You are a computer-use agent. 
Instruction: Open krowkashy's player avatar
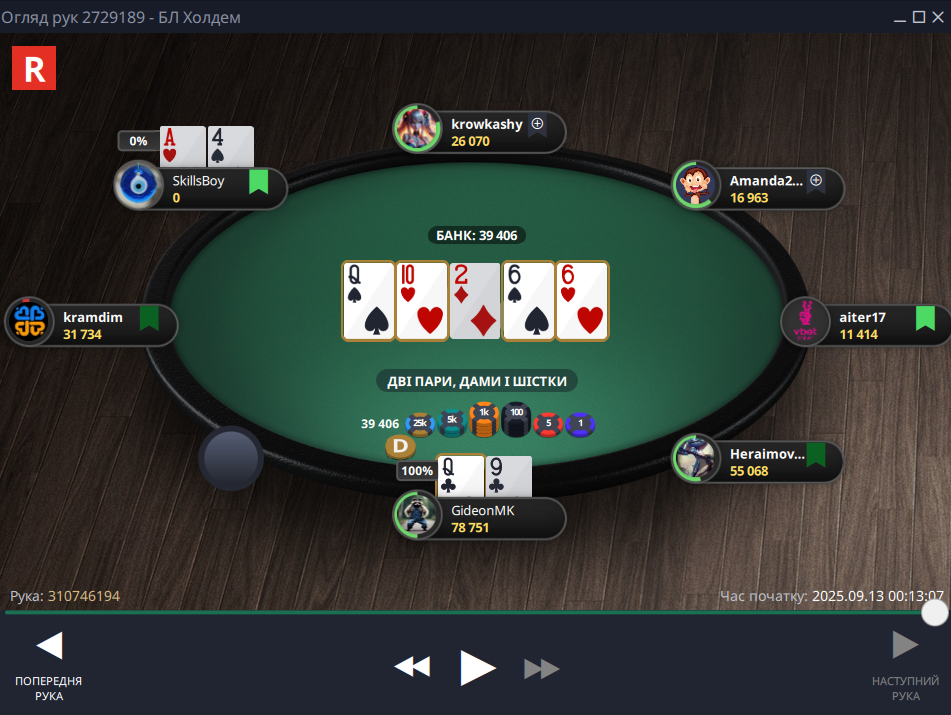coord(418,129)
